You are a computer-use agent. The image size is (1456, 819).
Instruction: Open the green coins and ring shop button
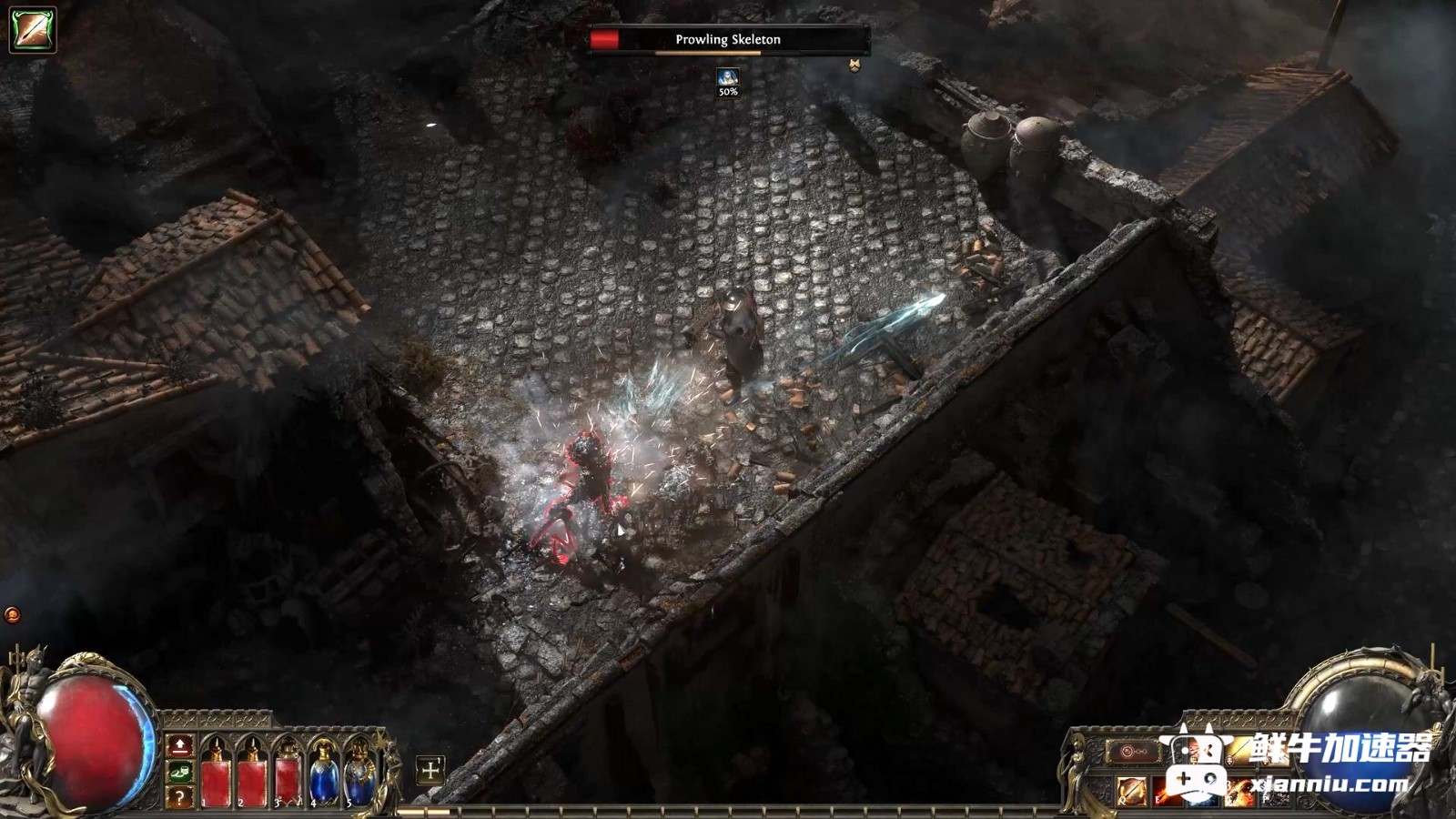click(x=180, y=773)
